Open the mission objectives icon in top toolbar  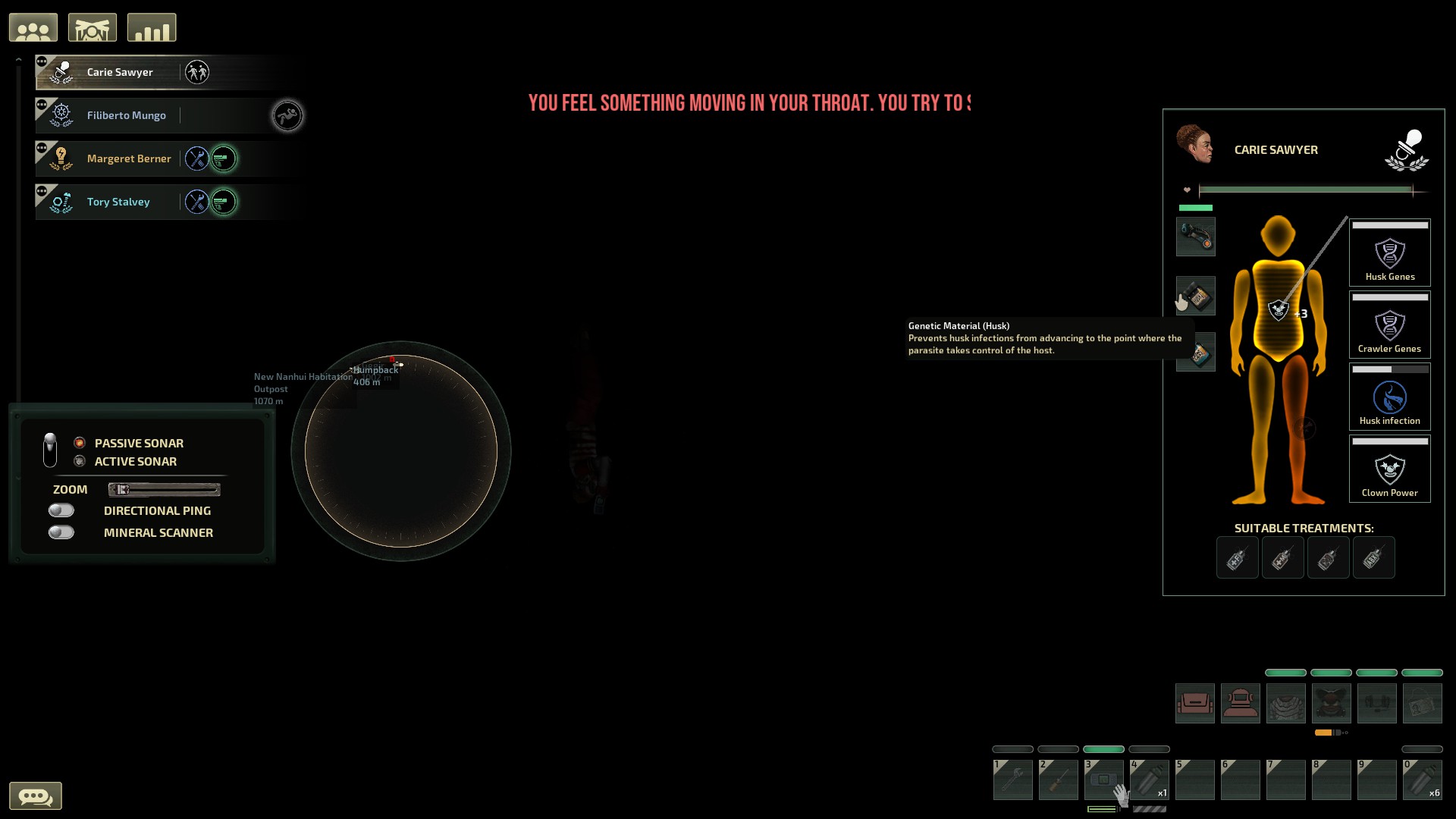pos(93,27)
